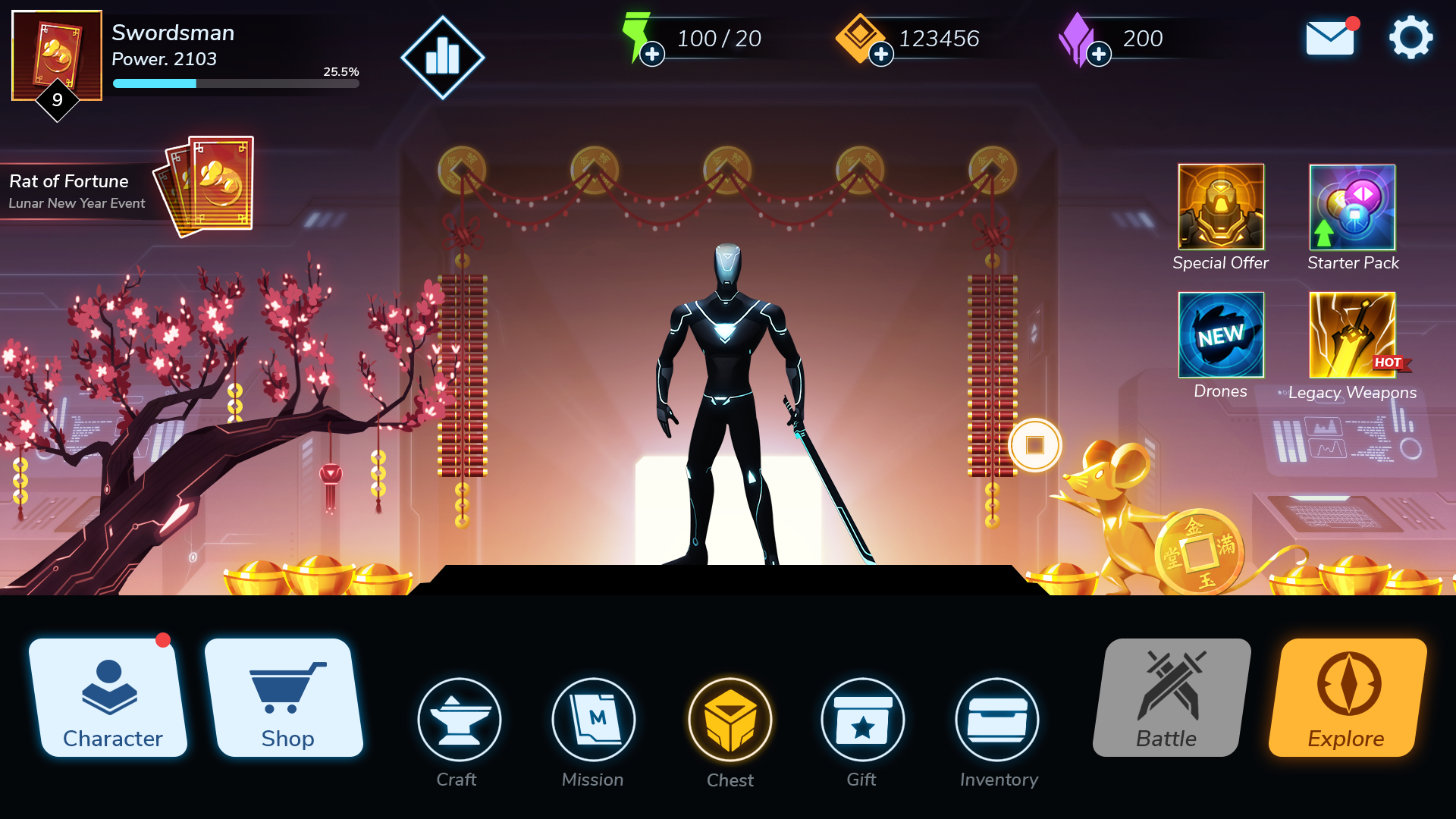
Task: Switch to the Character tab
Action: (x=111, y=698)
